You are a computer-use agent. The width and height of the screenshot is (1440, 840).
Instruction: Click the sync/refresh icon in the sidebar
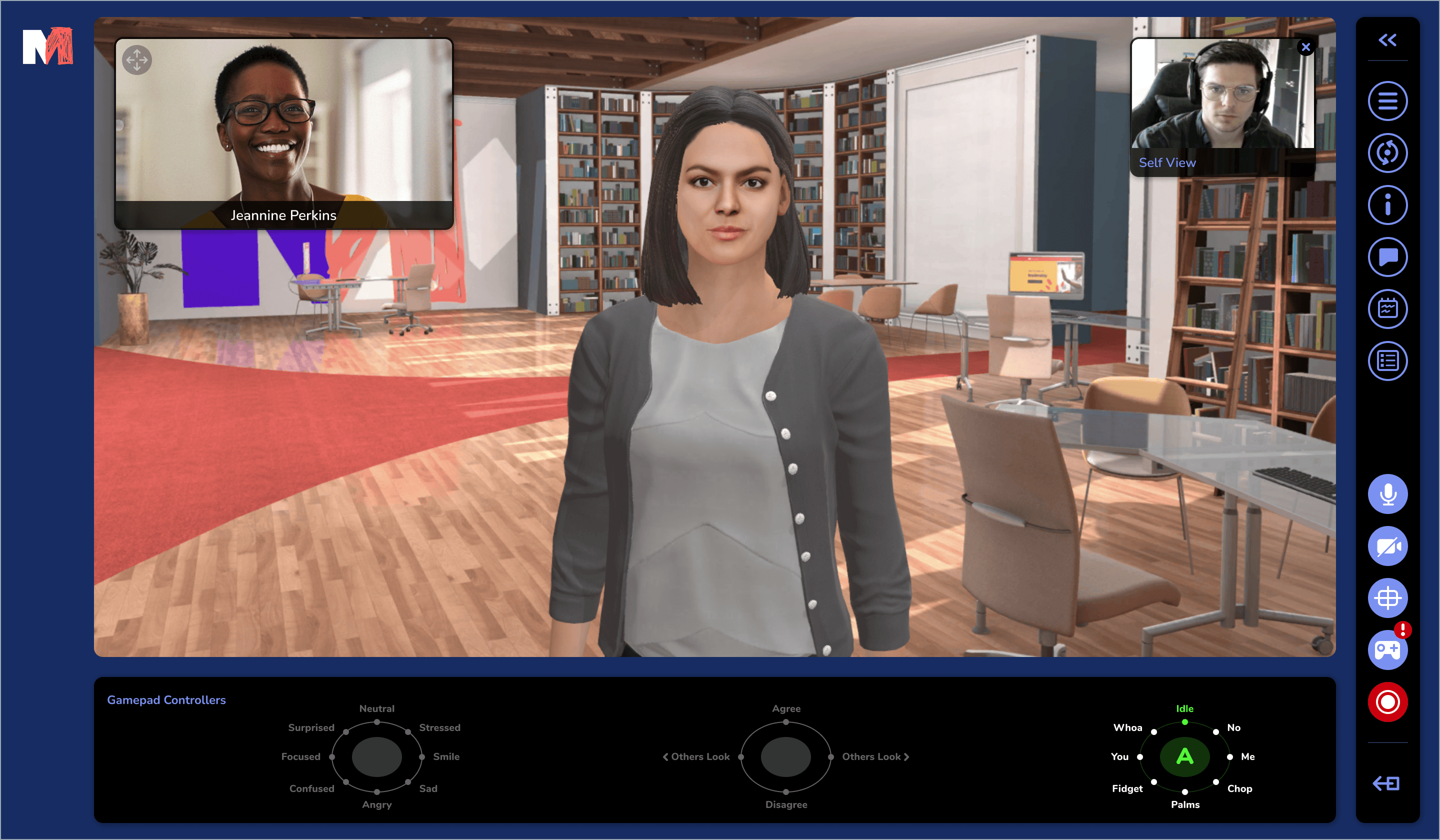[x=1387, y=152]
